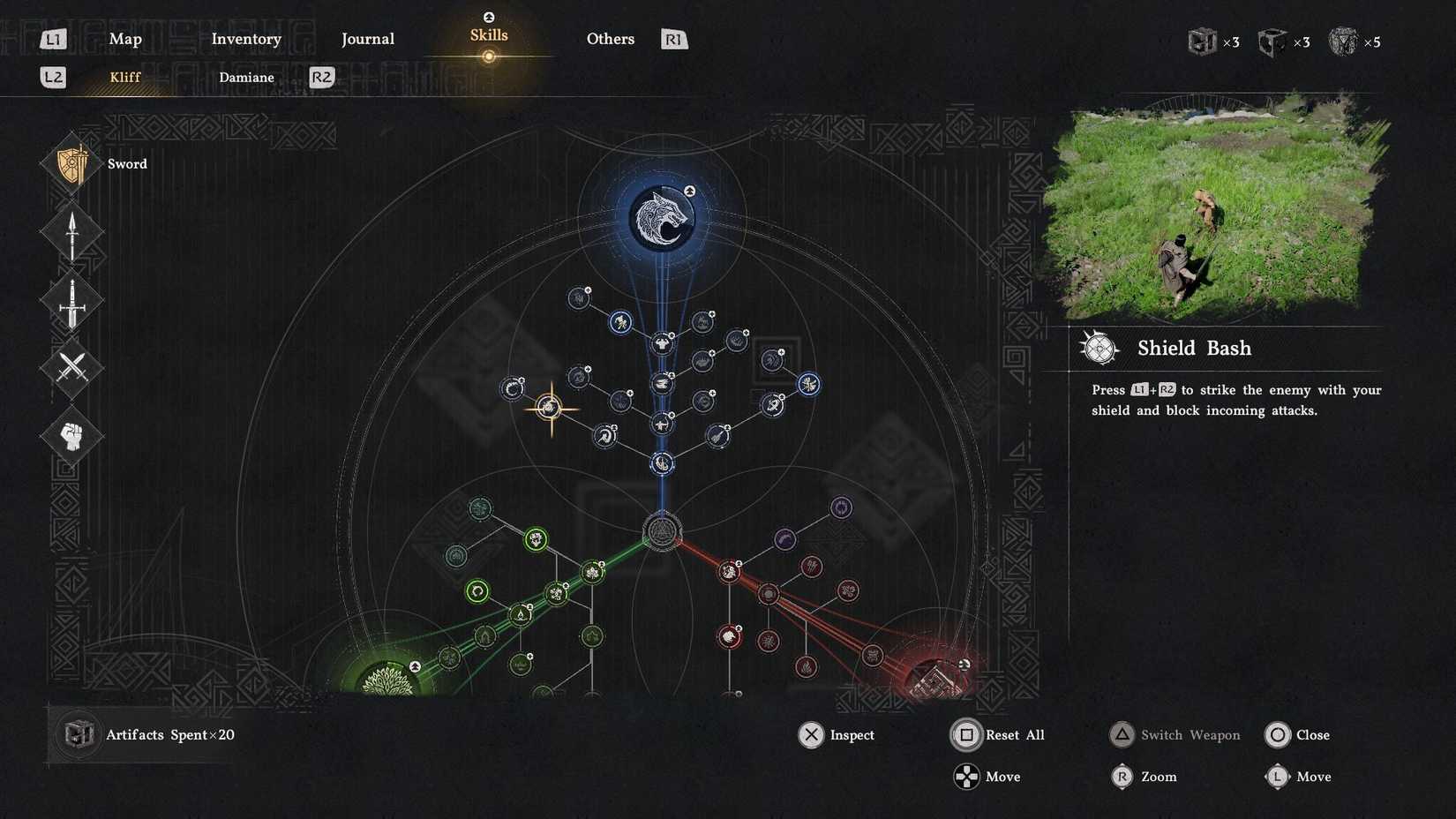
Task: Click the central triangle hub node
Action: [x=660, y=531]
